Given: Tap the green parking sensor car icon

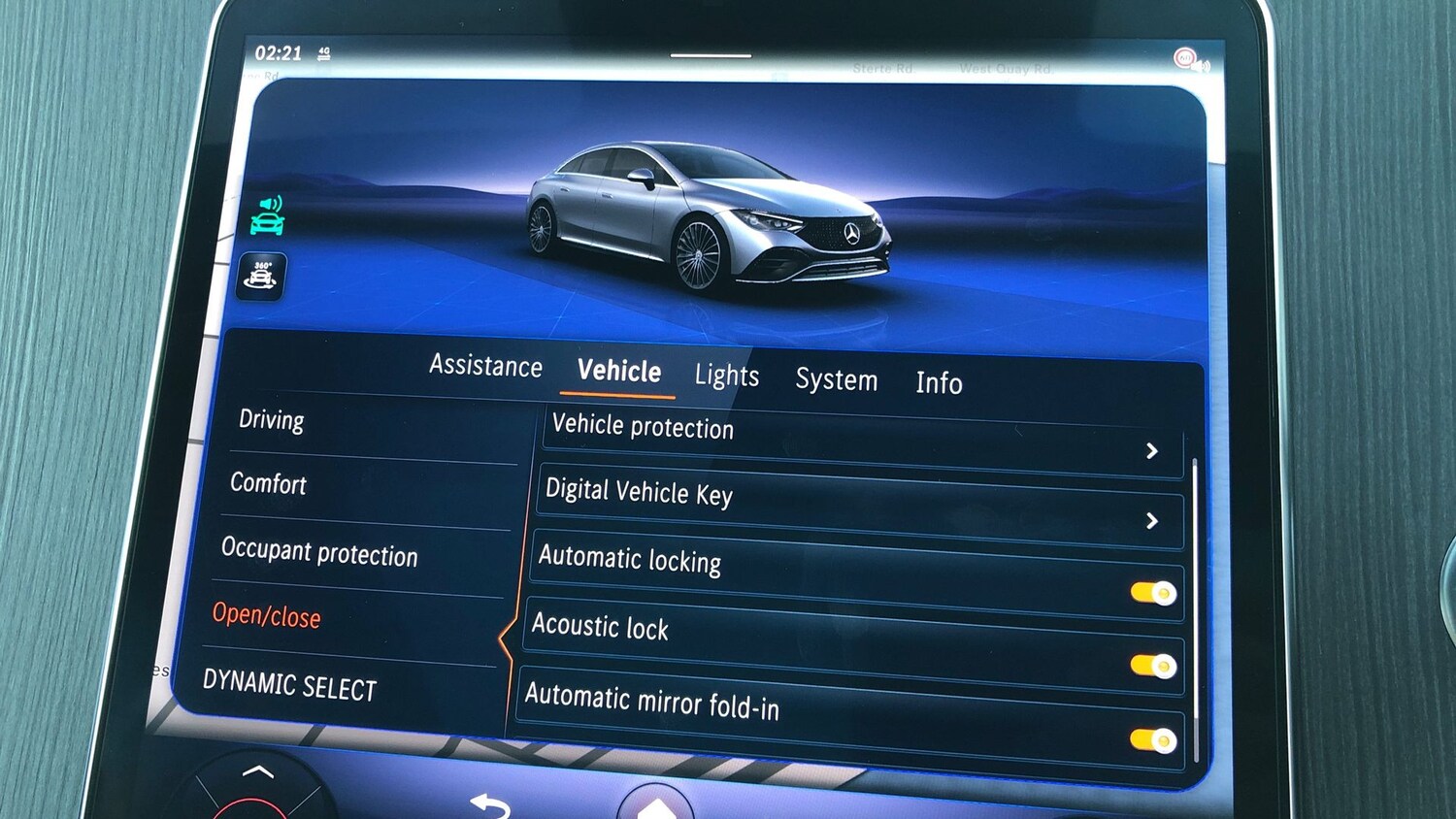Looking at the screenshot, I should pos(267,215).
